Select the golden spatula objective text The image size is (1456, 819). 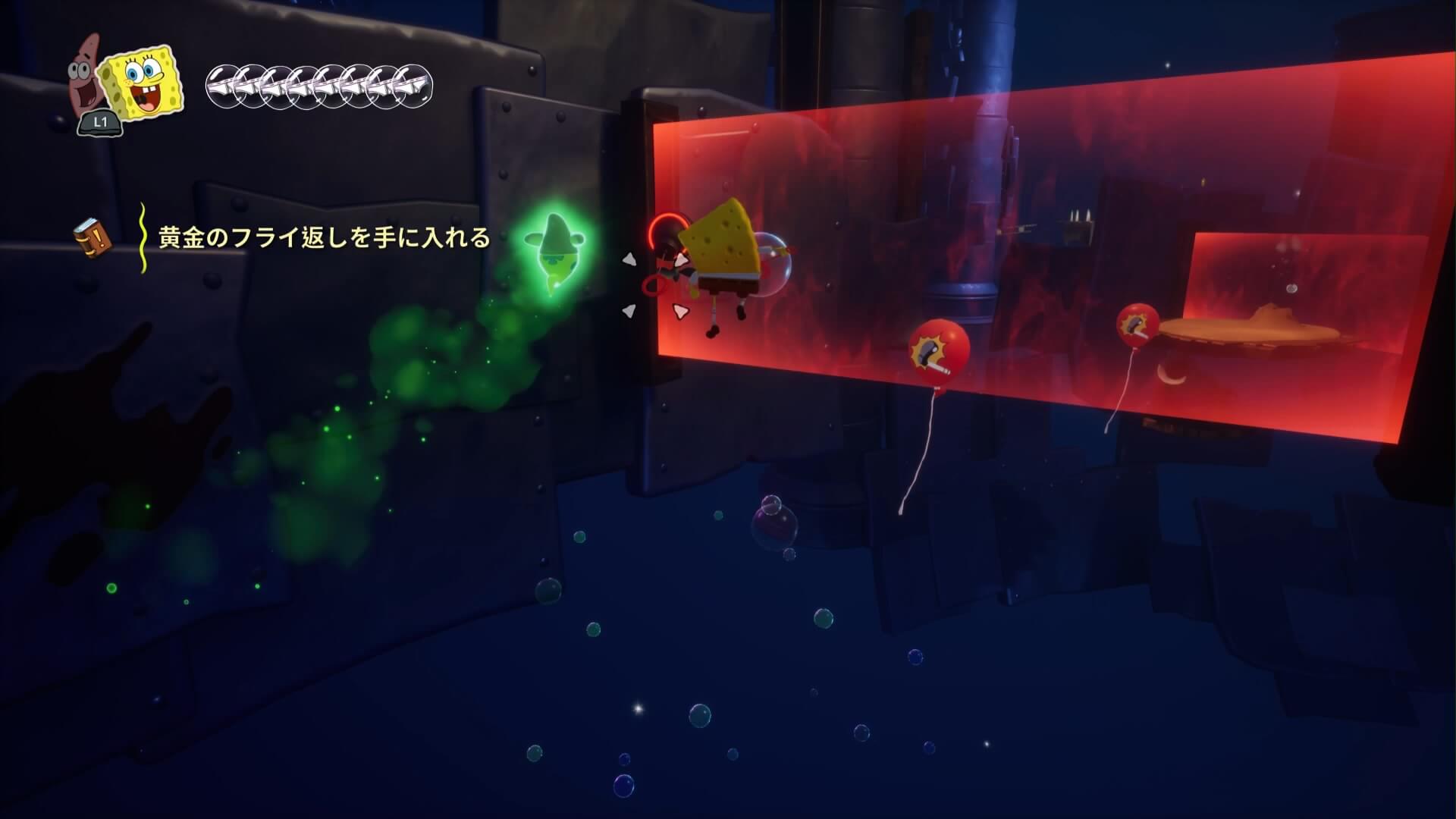[x=324, y=238]
